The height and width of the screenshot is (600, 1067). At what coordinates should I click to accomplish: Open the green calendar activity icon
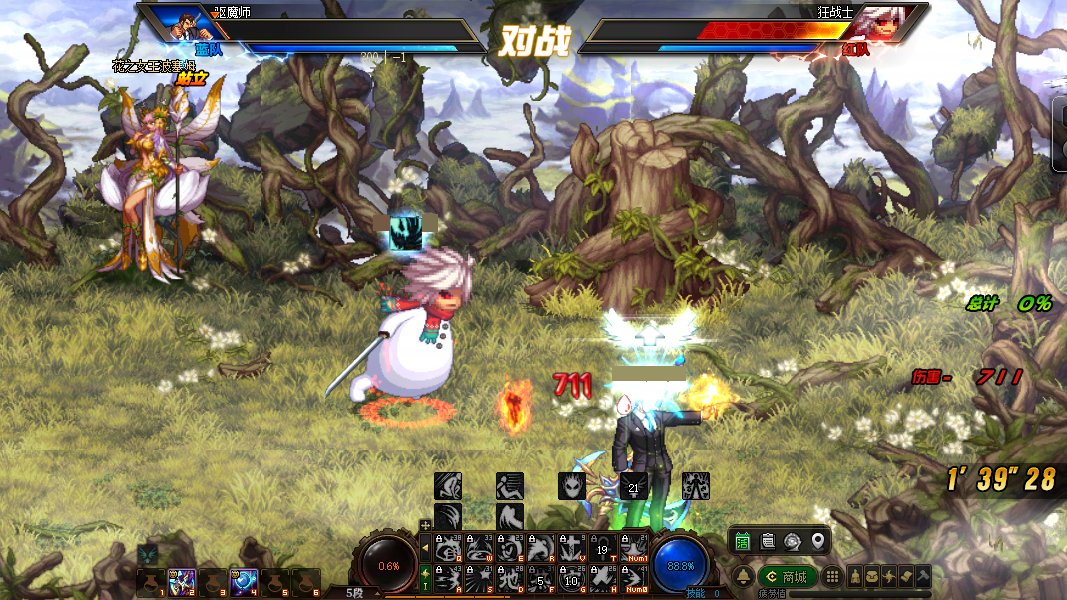(743, 541)
